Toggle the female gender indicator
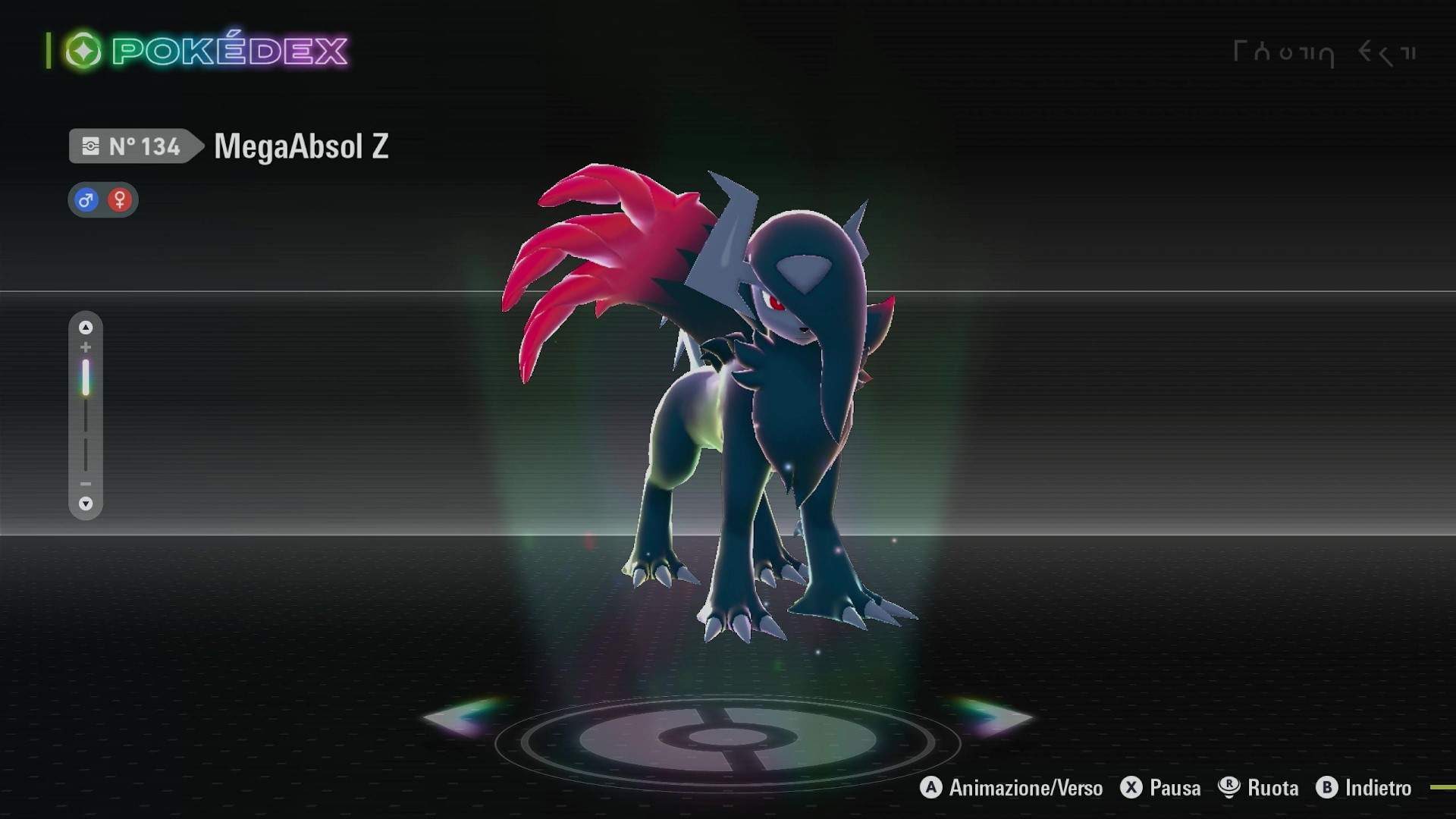 coord(120,199)
